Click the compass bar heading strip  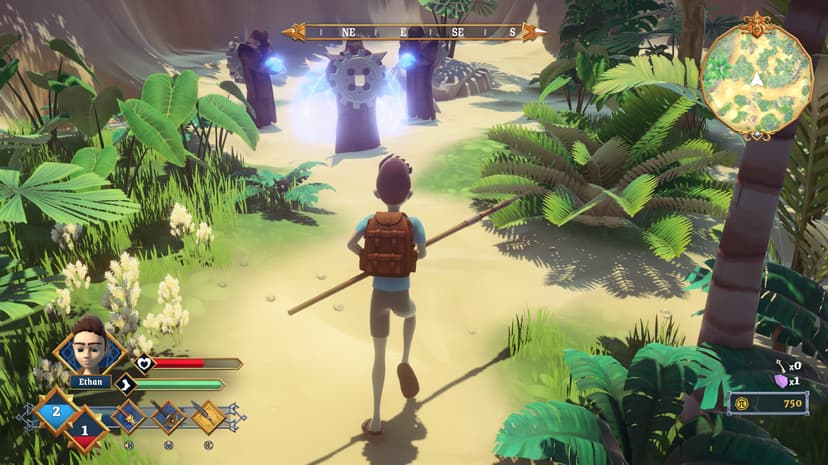[414, 32]
